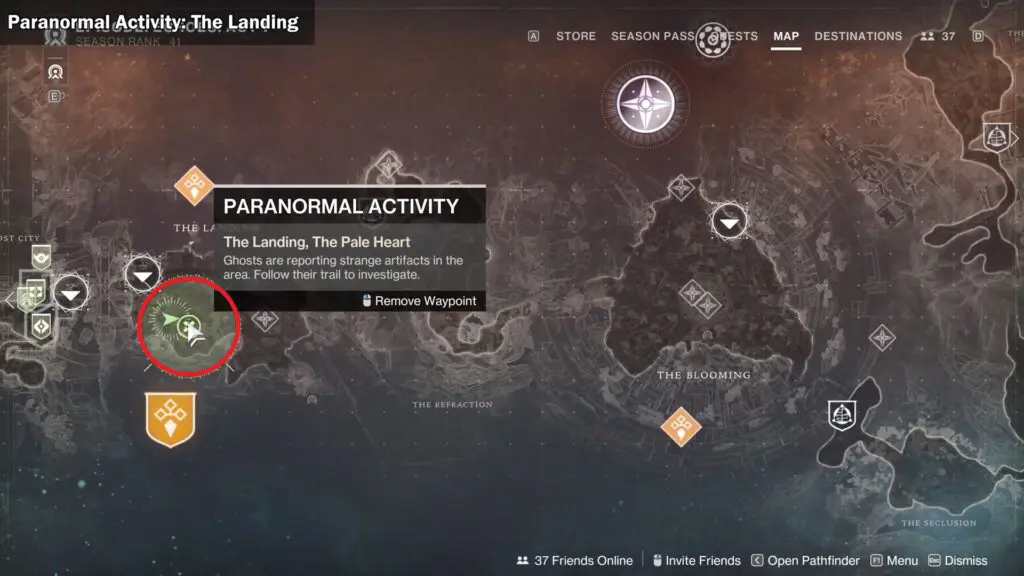
Task: Open the Store tab
Action: 575,36
